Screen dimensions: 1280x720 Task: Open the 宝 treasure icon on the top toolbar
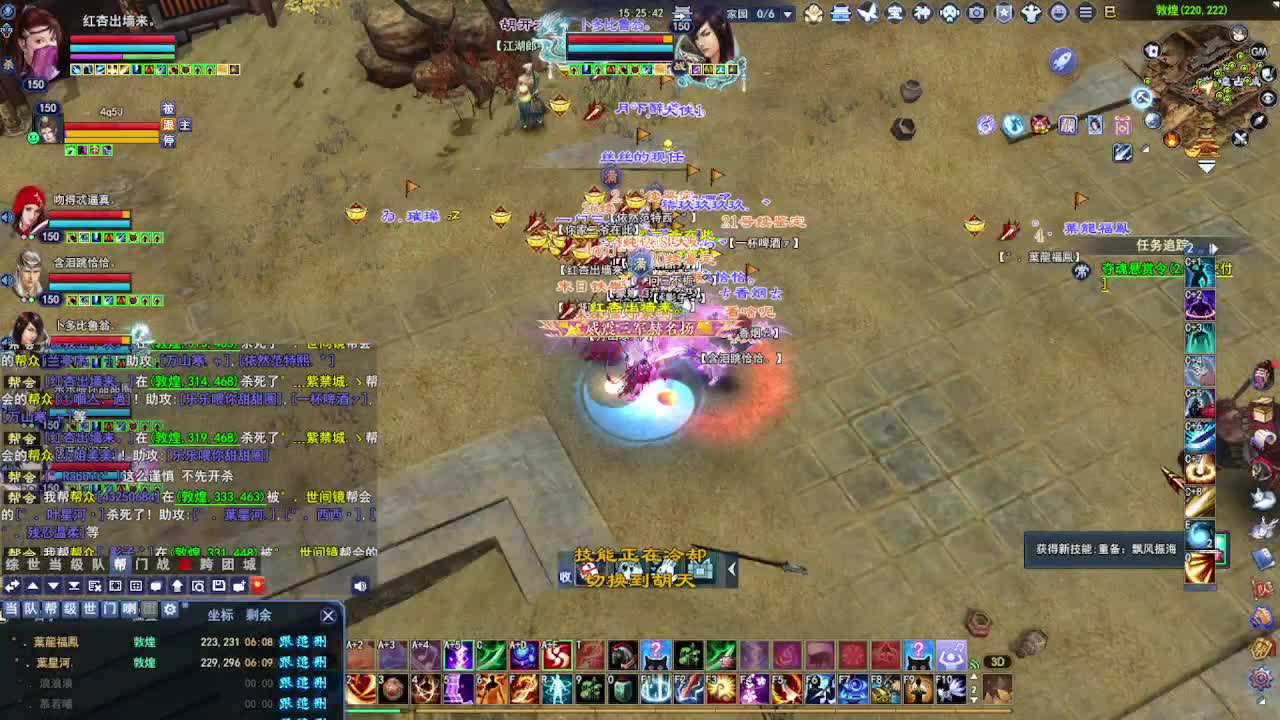[x=895, y=14]
